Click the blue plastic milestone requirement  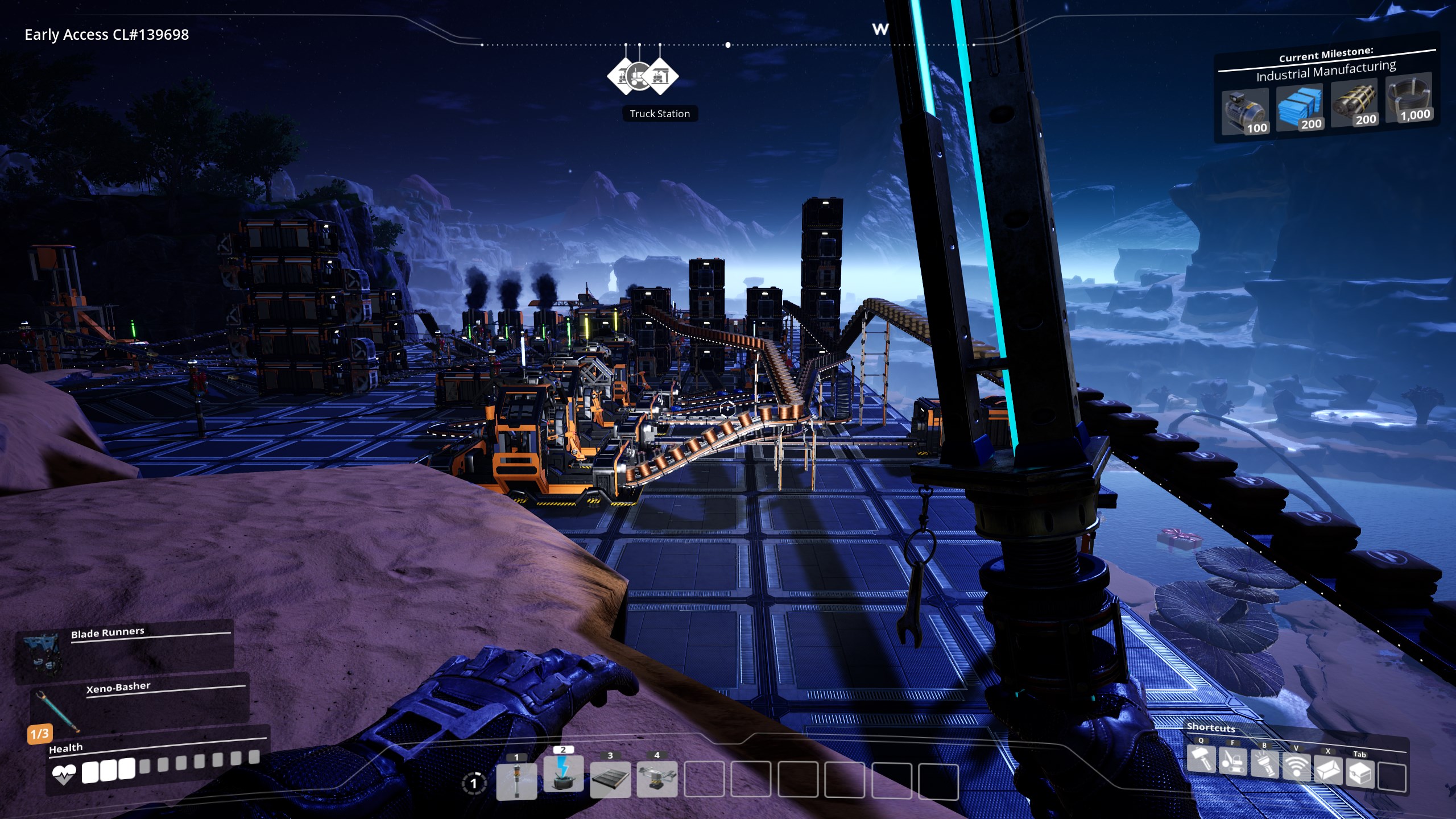point(1300,107)
